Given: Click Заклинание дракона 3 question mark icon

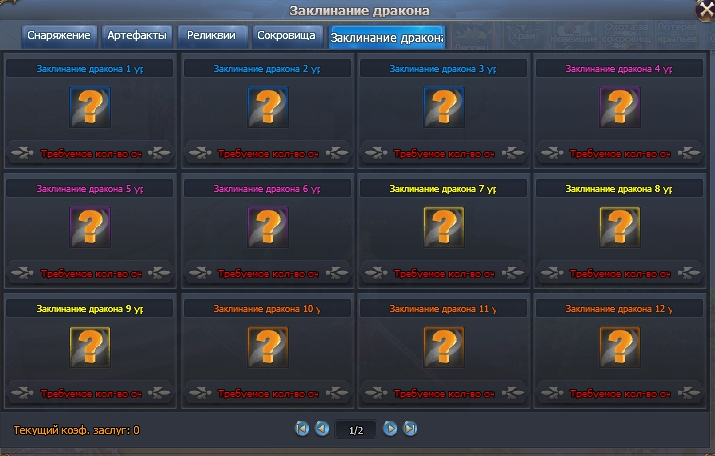Looking at the screenshot, I should [x=443, y=107].
